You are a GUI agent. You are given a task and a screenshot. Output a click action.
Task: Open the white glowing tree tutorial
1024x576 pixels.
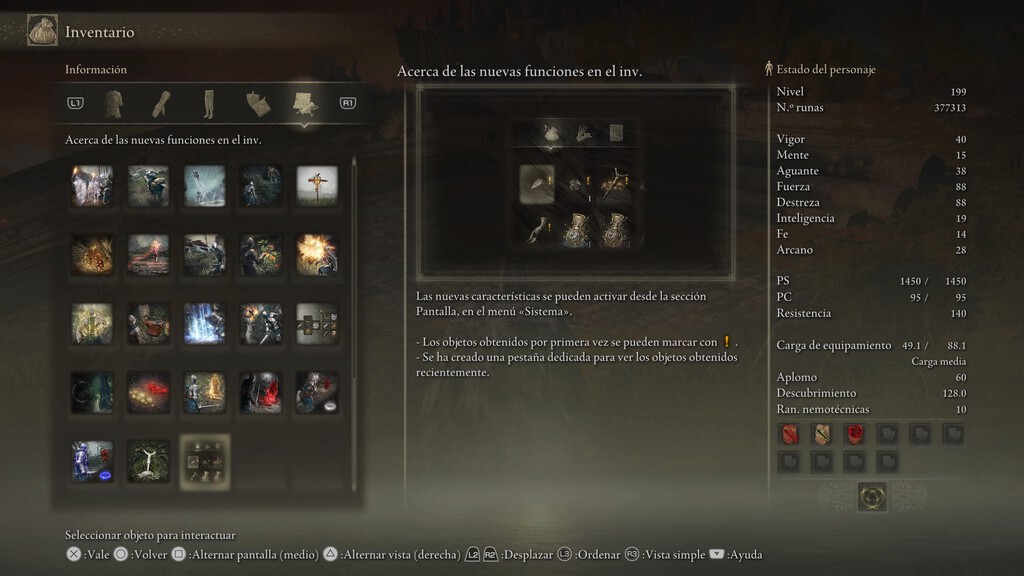[149, 461]
